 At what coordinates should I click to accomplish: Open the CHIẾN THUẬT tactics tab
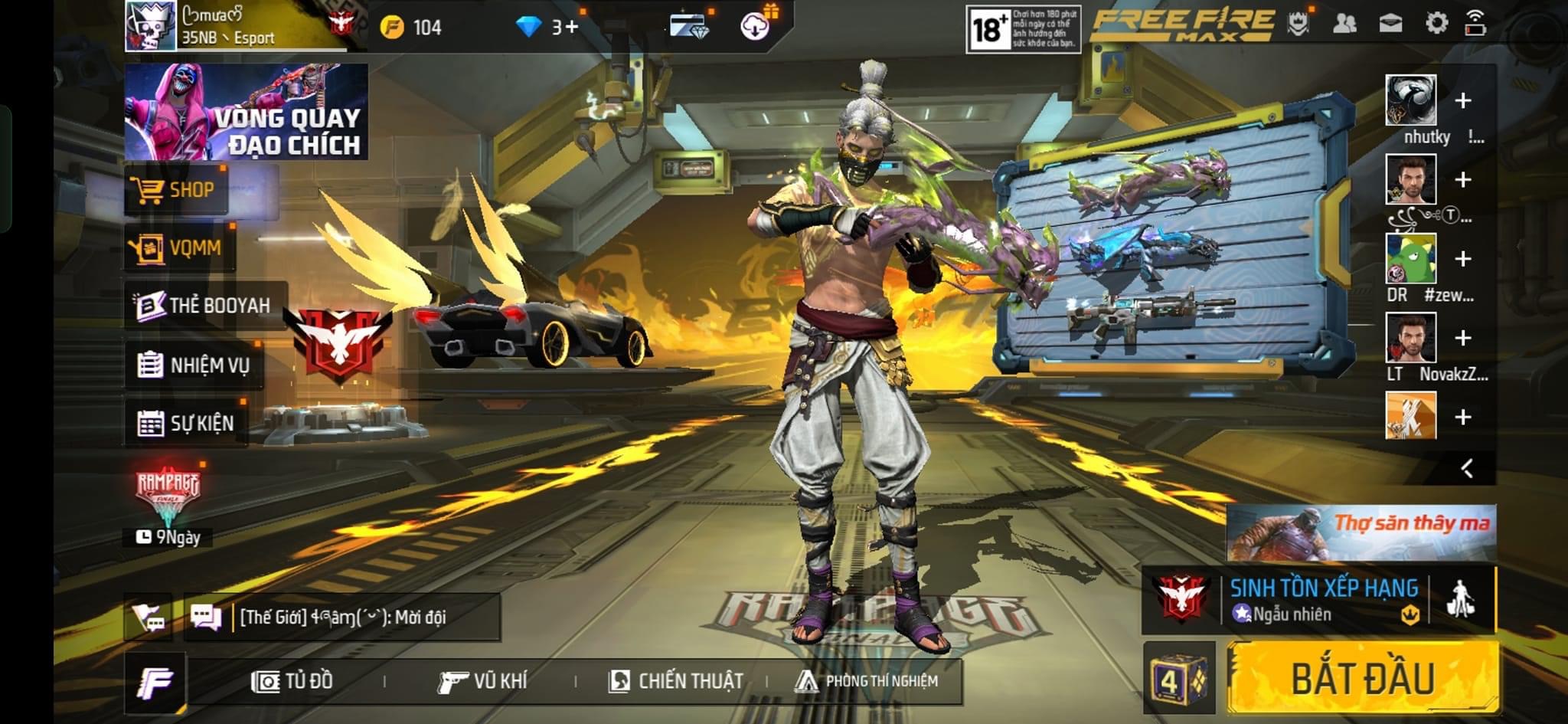[x=675, y=680]
